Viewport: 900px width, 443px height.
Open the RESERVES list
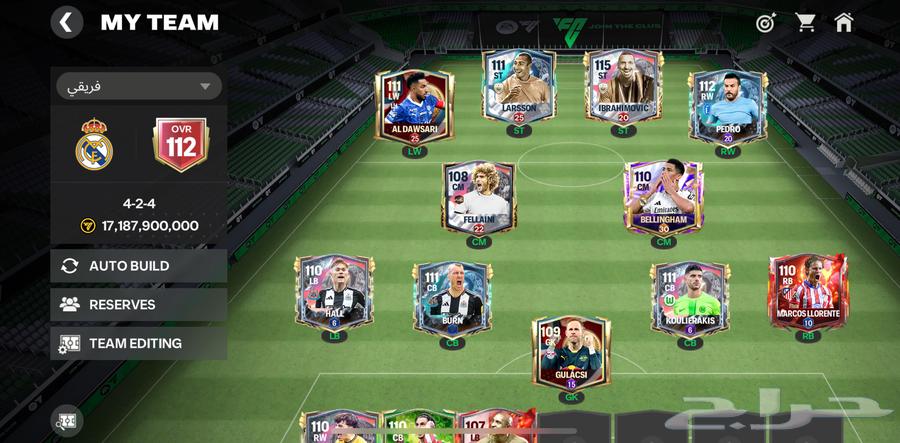[x=138, y=305]
